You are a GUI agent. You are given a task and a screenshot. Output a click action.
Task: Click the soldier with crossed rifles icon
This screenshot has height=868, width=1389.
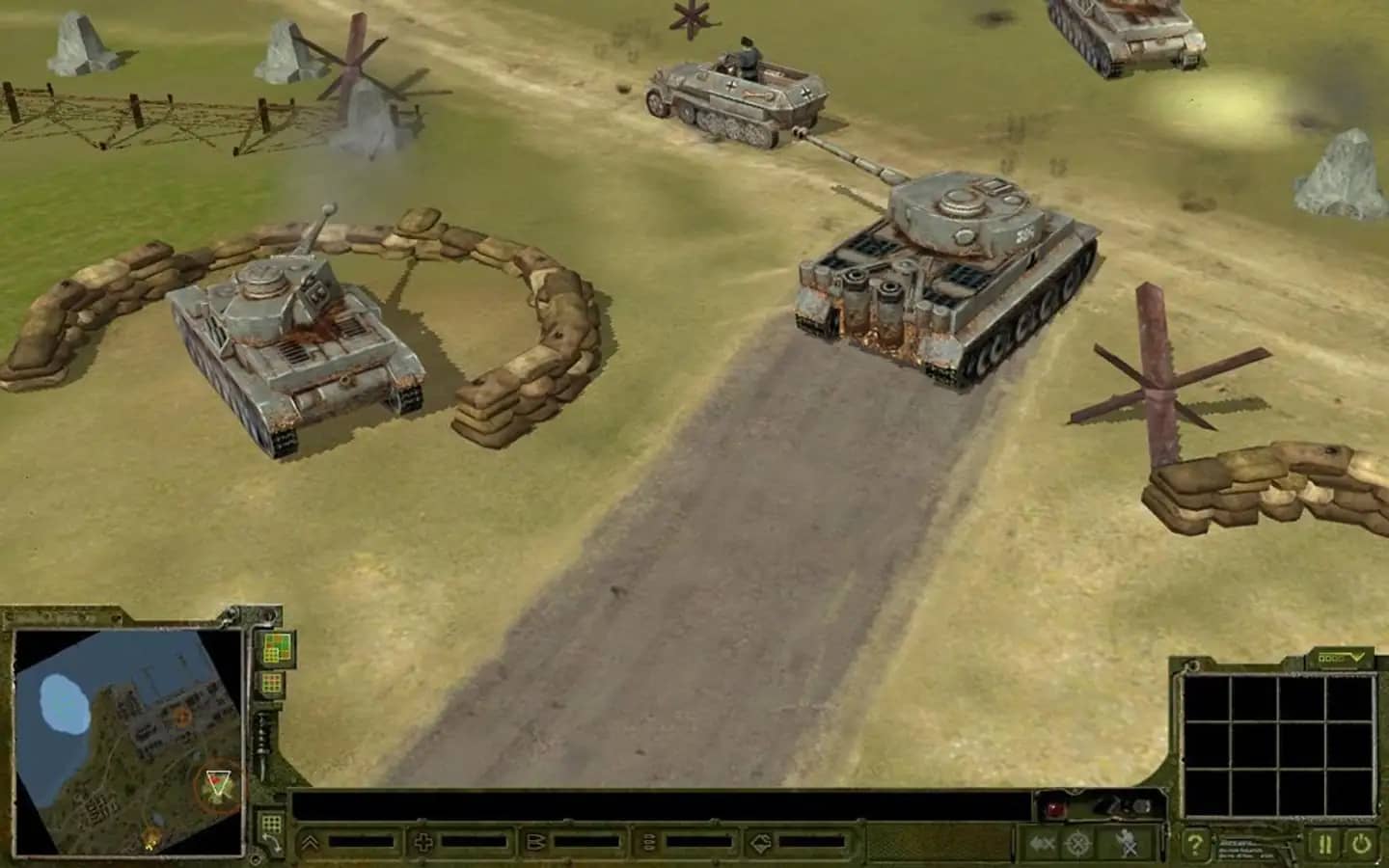point(1127,841)
